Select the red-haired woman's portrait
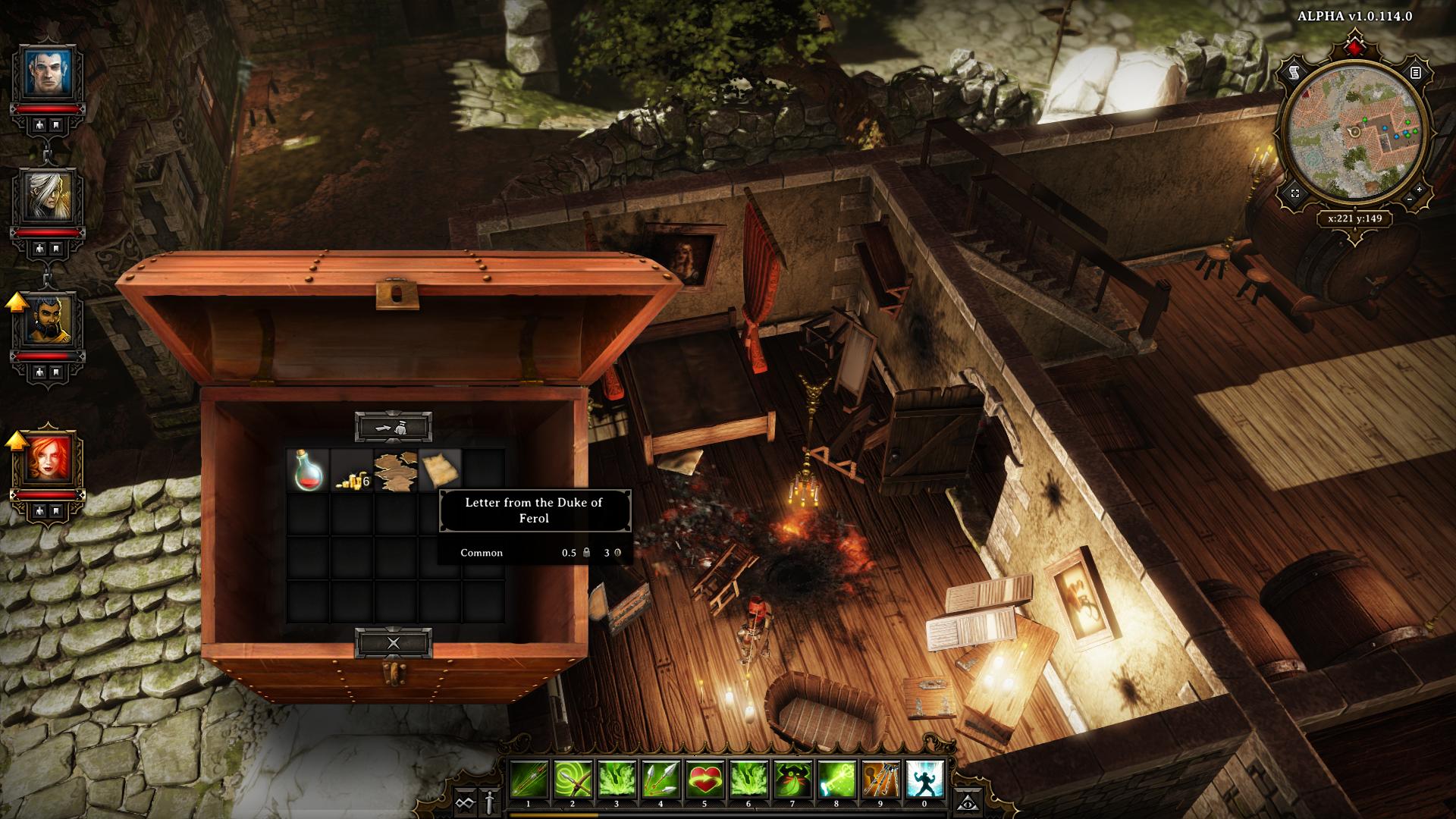The image size is (1456, 819). coord(47,457)
